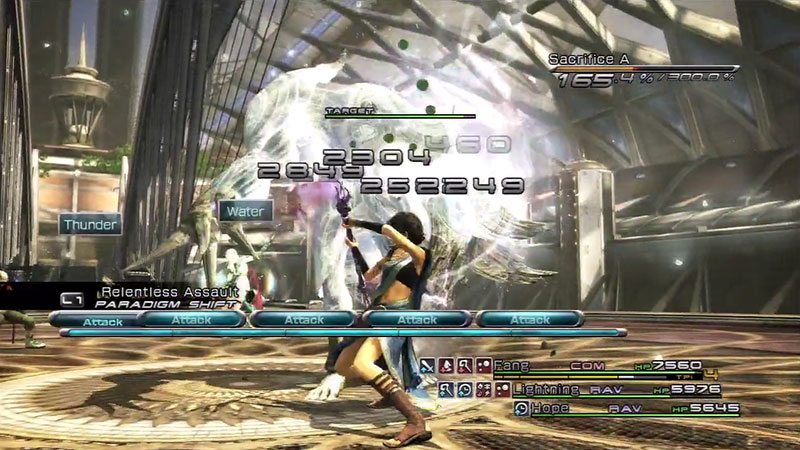Inspect Fang's sword buff status icon
800x450 pixels.
427,367
